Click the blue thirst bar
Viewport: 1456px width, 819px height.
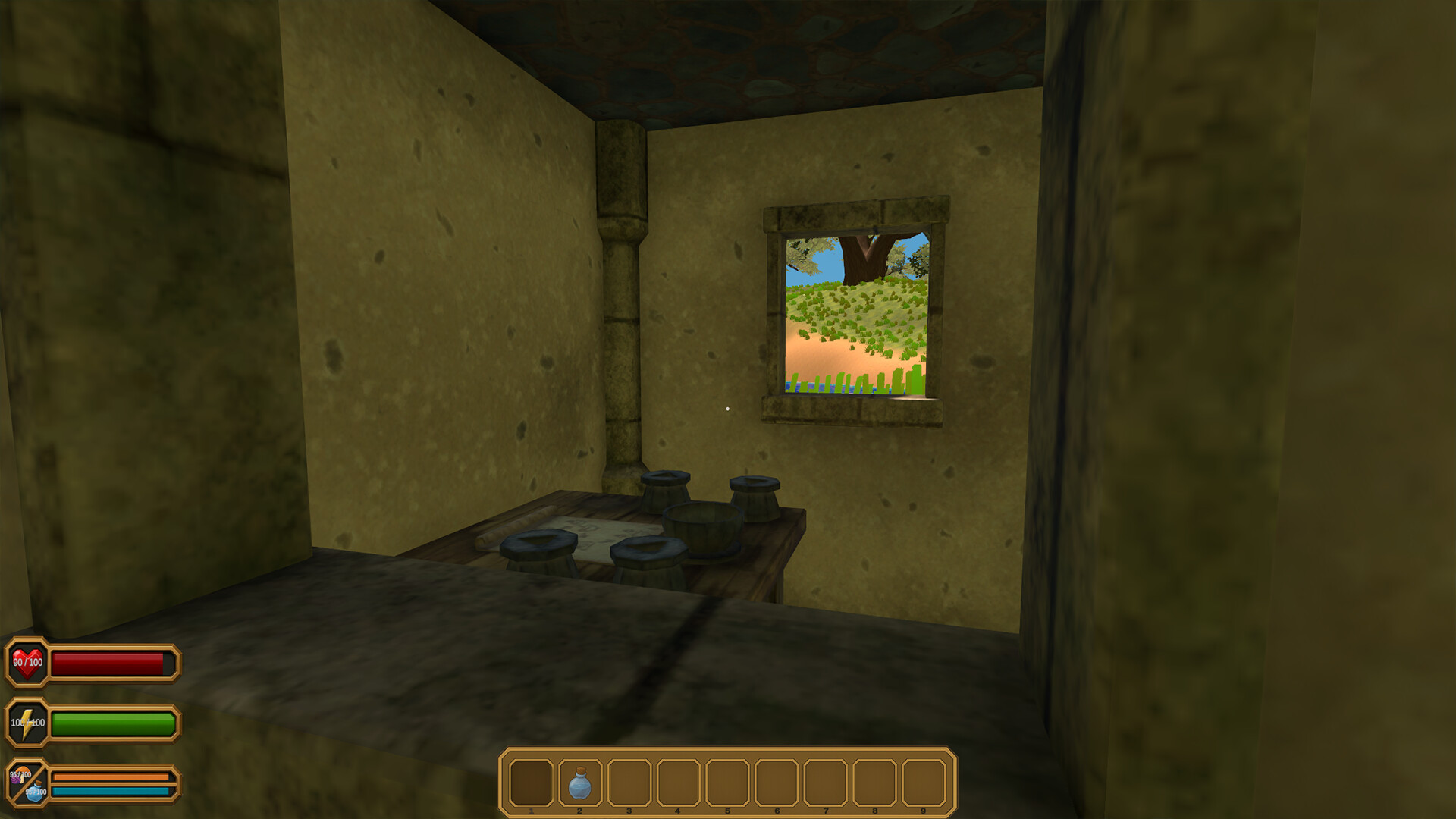[112, 792]
